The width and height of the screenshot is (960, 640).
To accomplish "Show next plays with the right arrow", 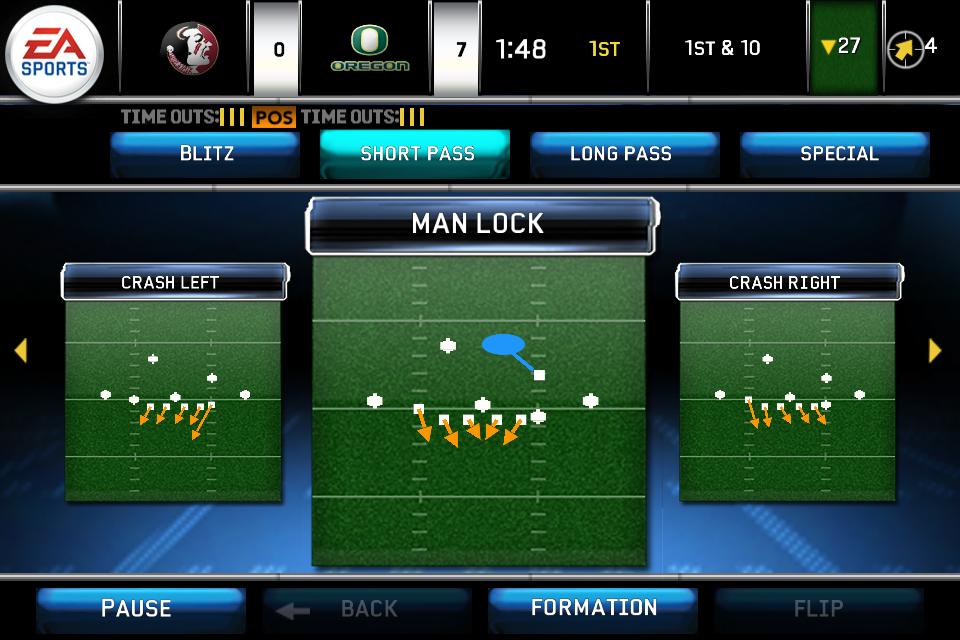I will click(935, 350).
